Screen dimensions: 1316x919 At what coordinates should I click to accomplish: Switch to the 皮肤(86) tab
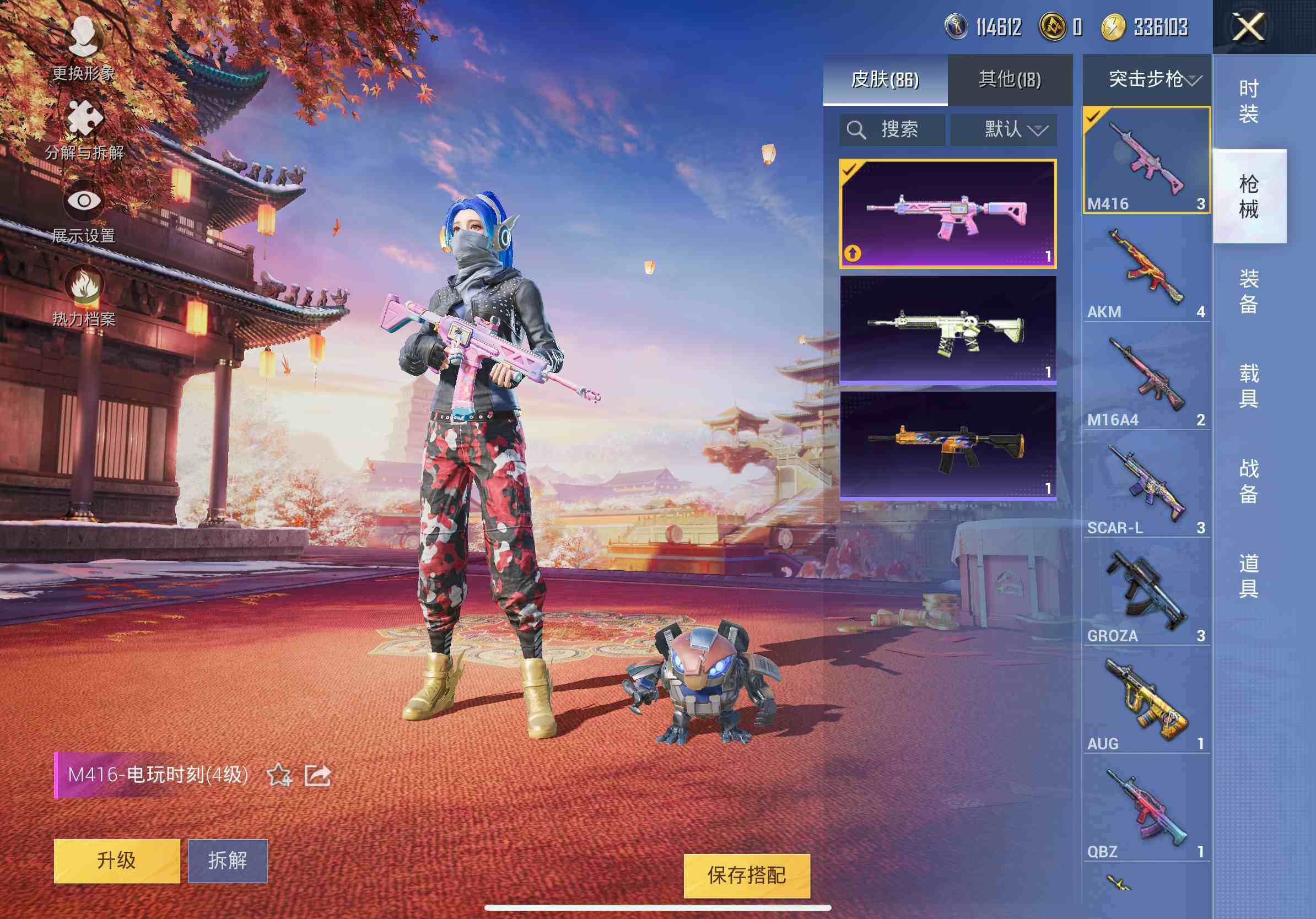[885, 80]
